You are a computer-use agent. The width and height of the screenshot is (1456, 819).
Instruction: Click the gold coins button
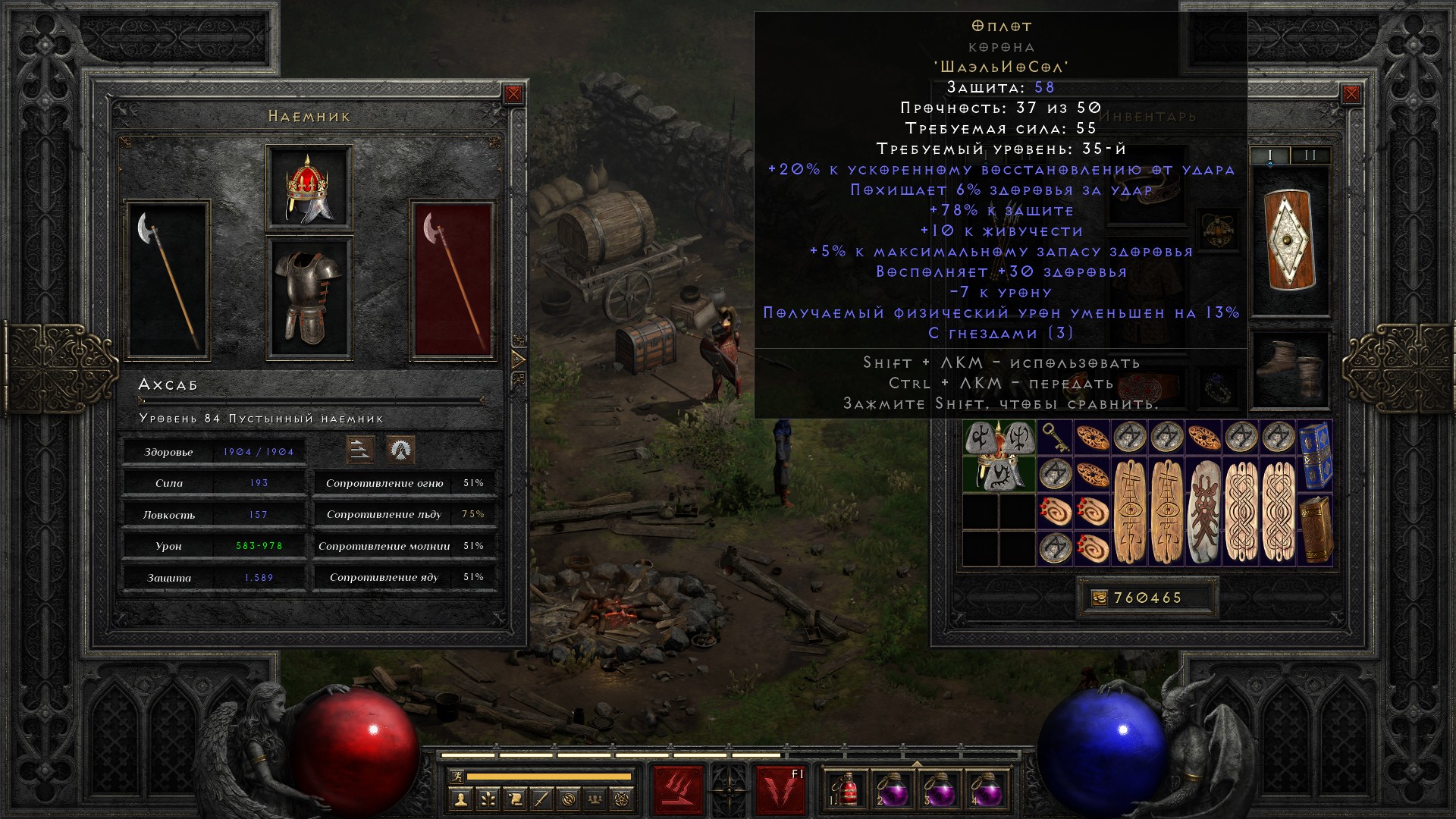1099,598
